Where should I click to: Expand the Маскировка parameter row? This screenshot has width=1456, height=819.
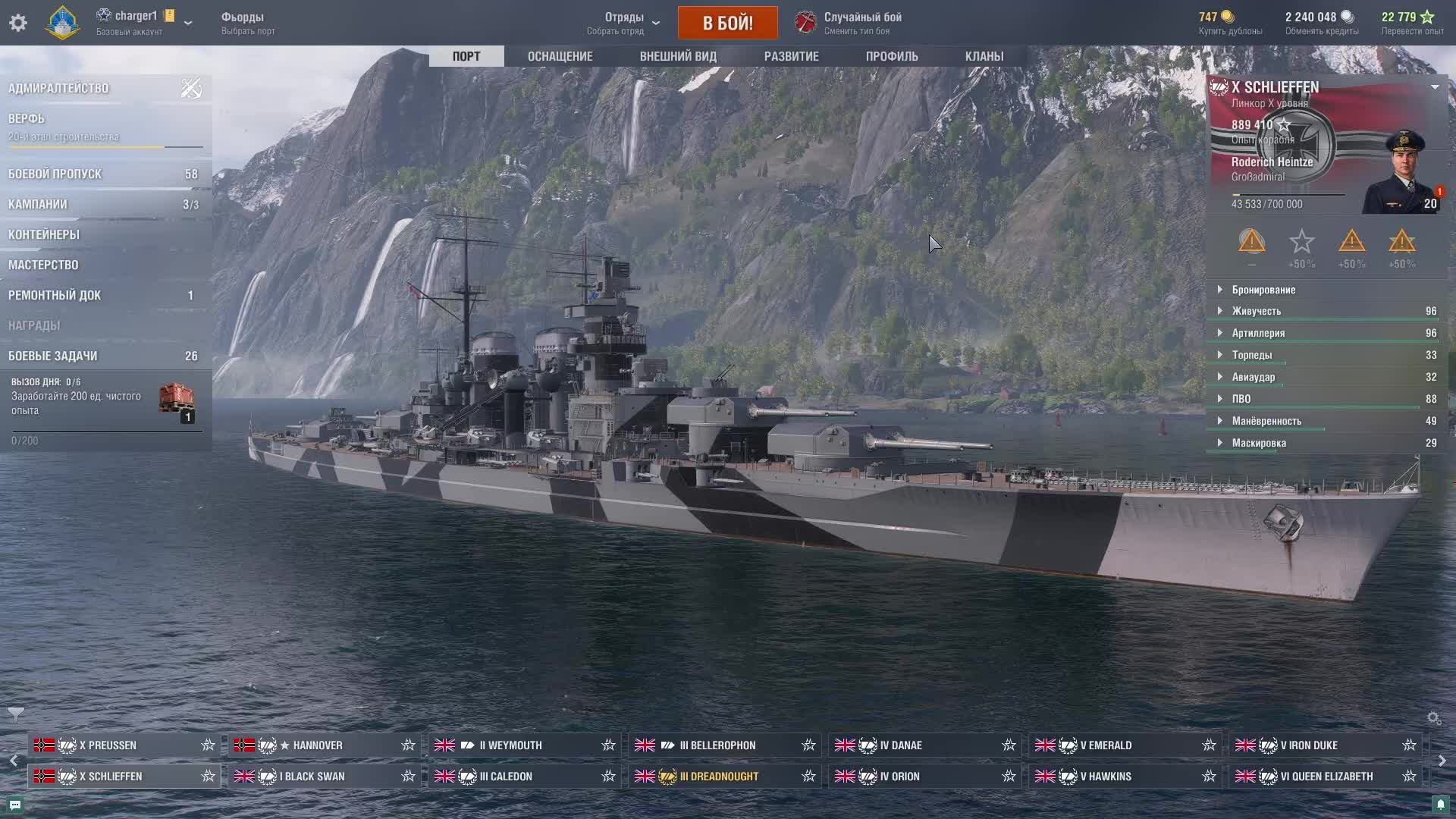click(x=1259, y=443)
